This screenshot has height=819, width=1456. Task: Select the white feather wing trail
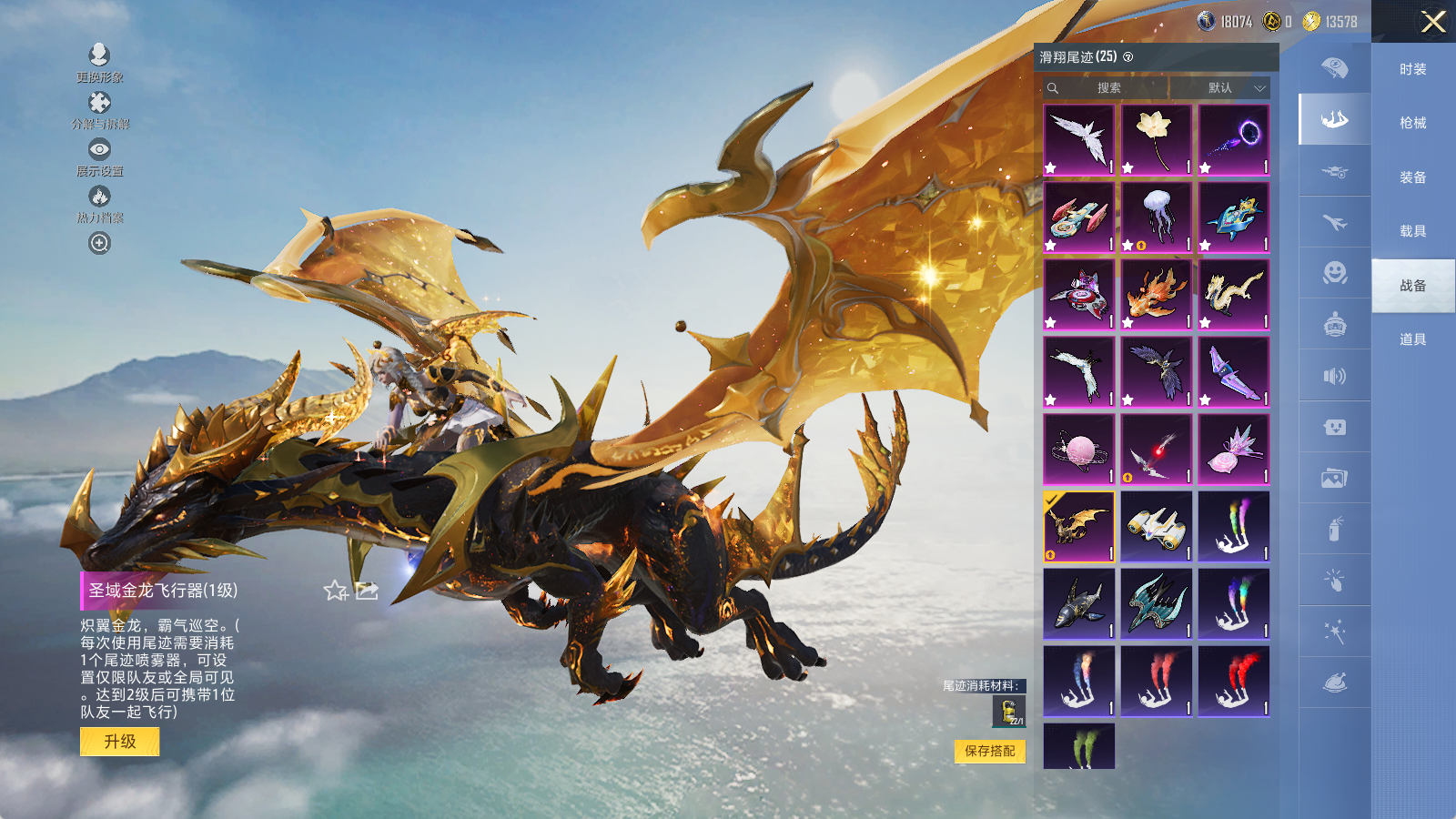click(1079, 139)
